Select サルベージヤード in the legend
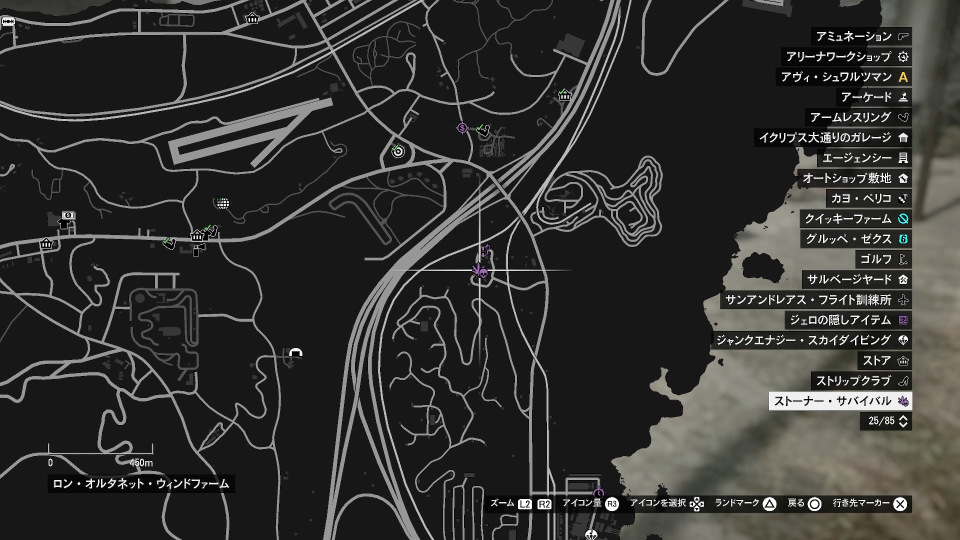 tap(858, 279)
